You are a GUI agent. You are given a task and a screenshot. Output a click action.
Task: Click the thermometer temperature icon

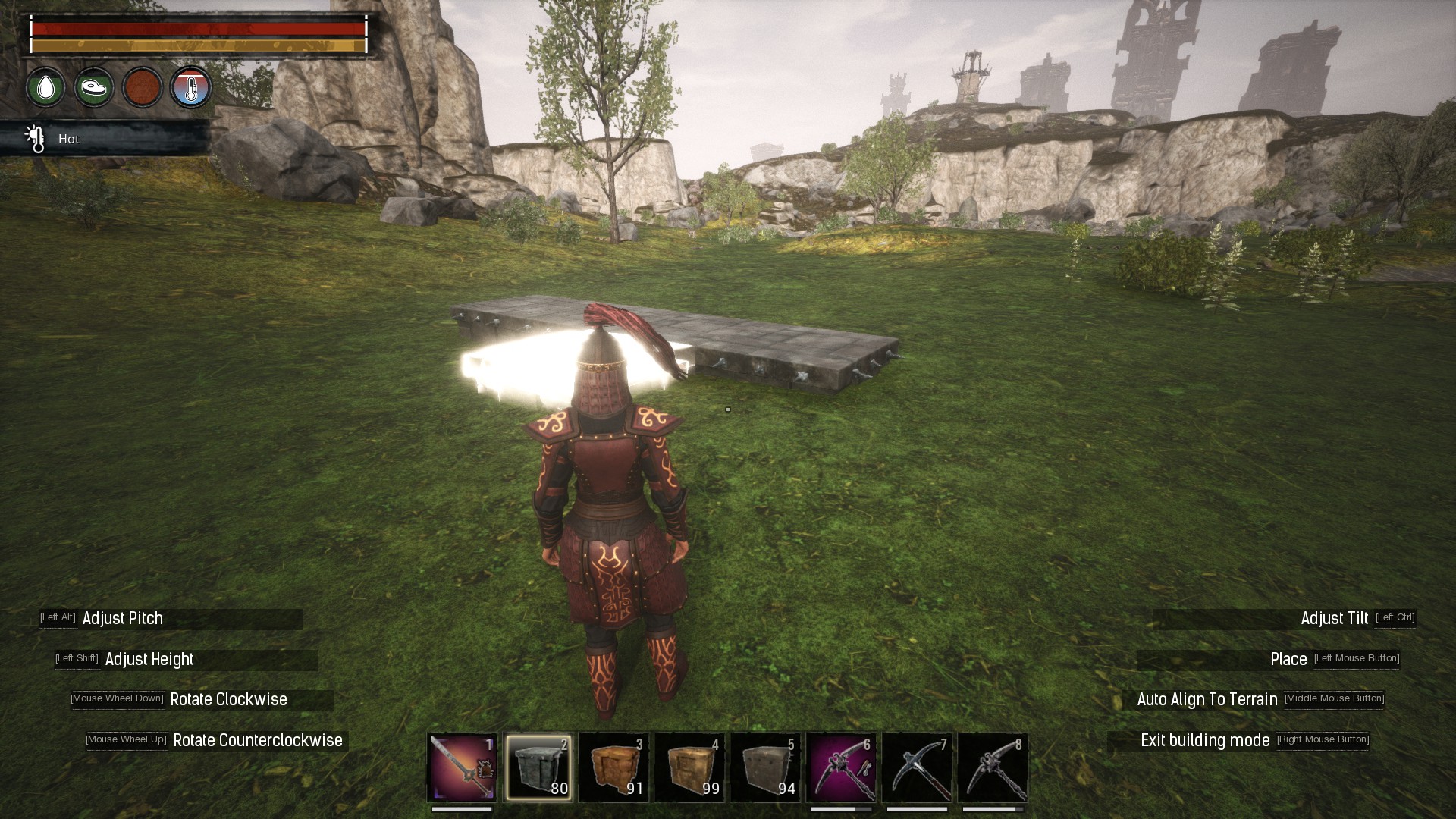click(x=190, y=88)
